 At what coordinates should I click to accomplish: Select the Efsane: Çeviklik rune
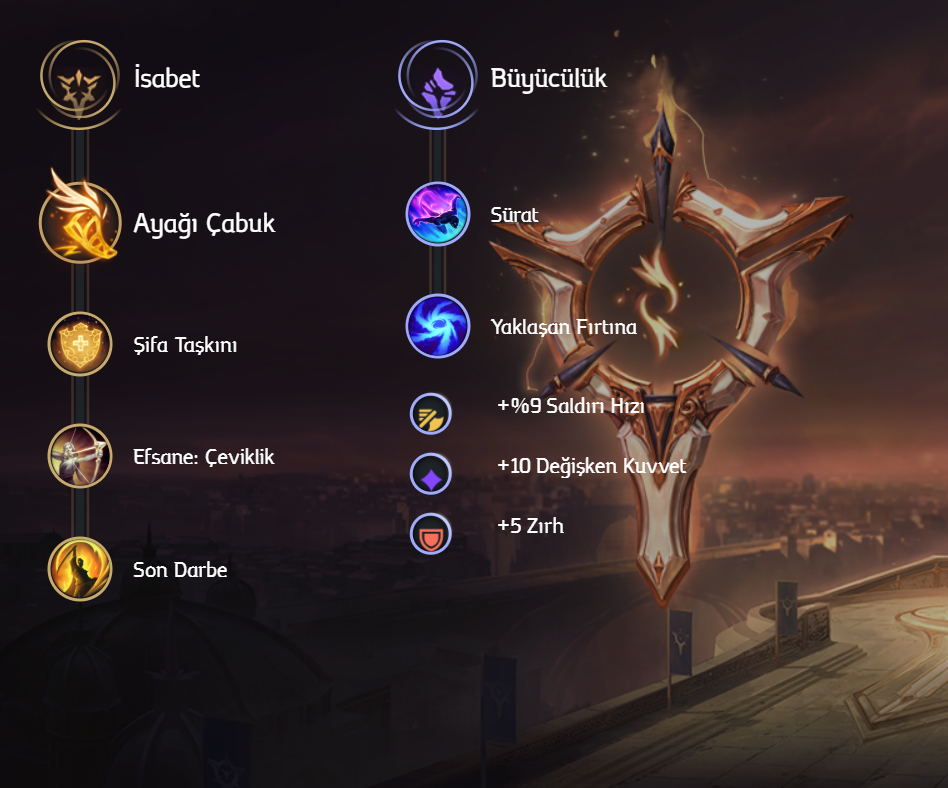click(x=80, y=456)
